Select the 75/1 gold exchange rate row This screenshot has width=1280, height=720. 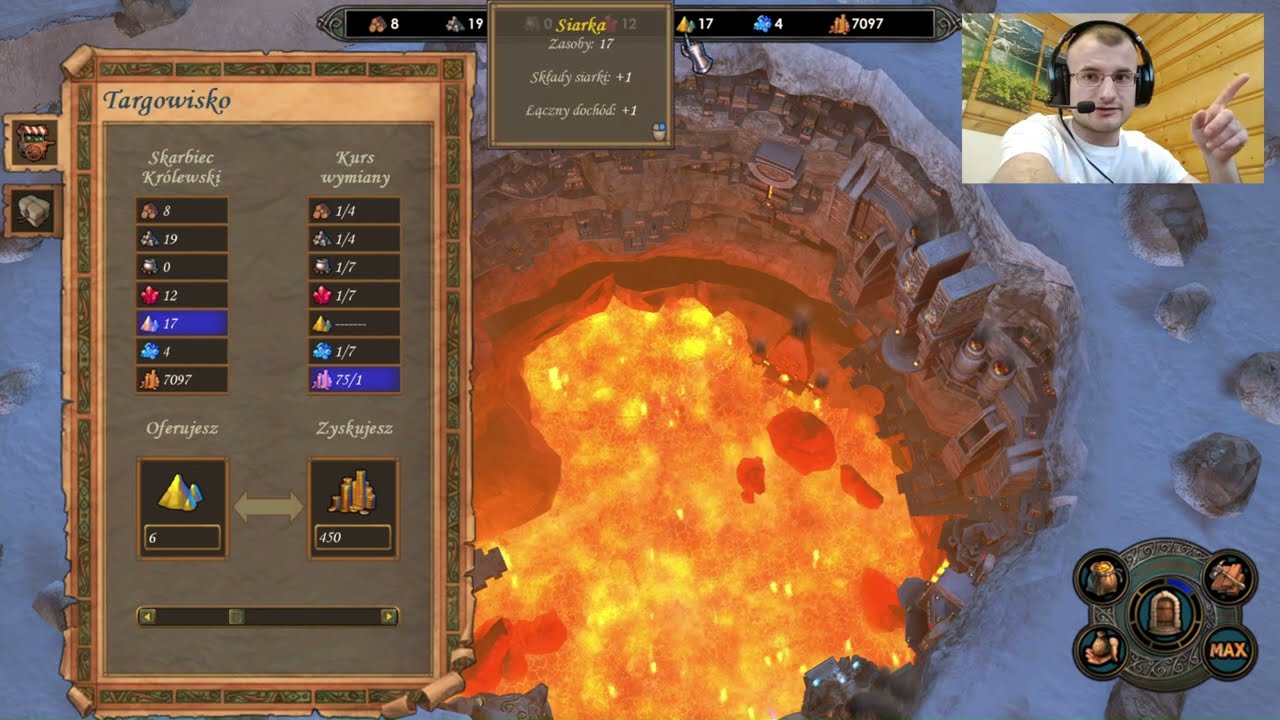tap(354, 379)
